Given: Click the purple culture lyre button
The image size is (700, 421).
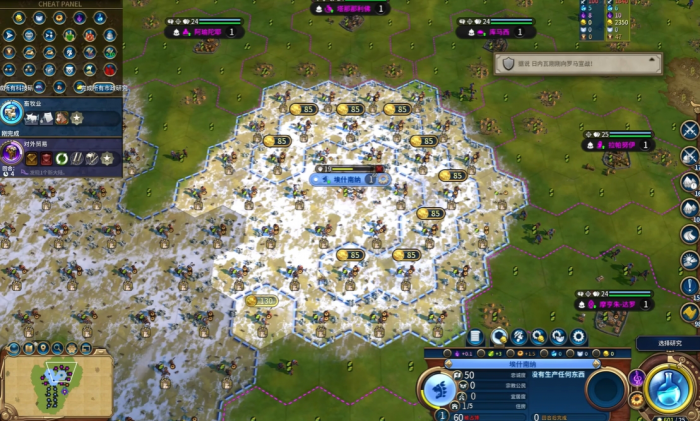Looking at the screenshot, I should (637, 377).
